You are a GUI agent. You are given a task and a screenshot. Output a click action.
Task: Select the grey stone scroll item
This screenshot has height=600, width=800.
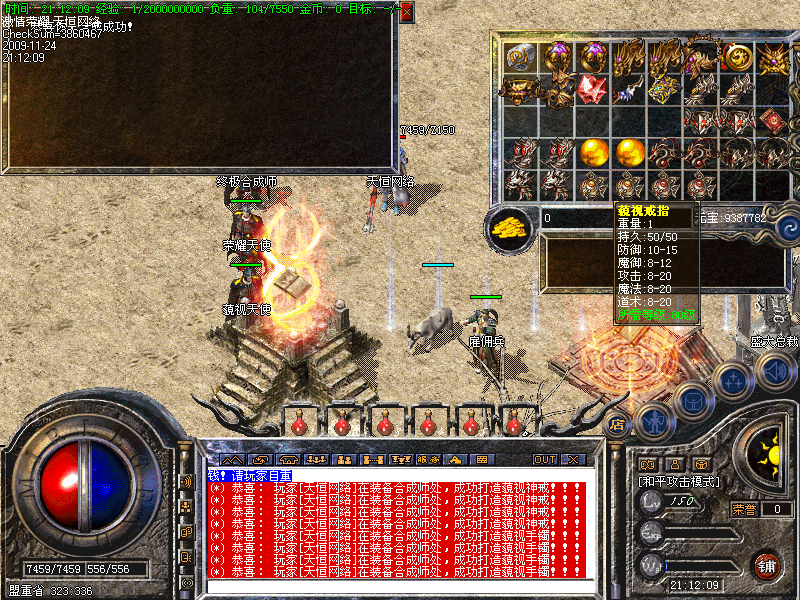519,57
